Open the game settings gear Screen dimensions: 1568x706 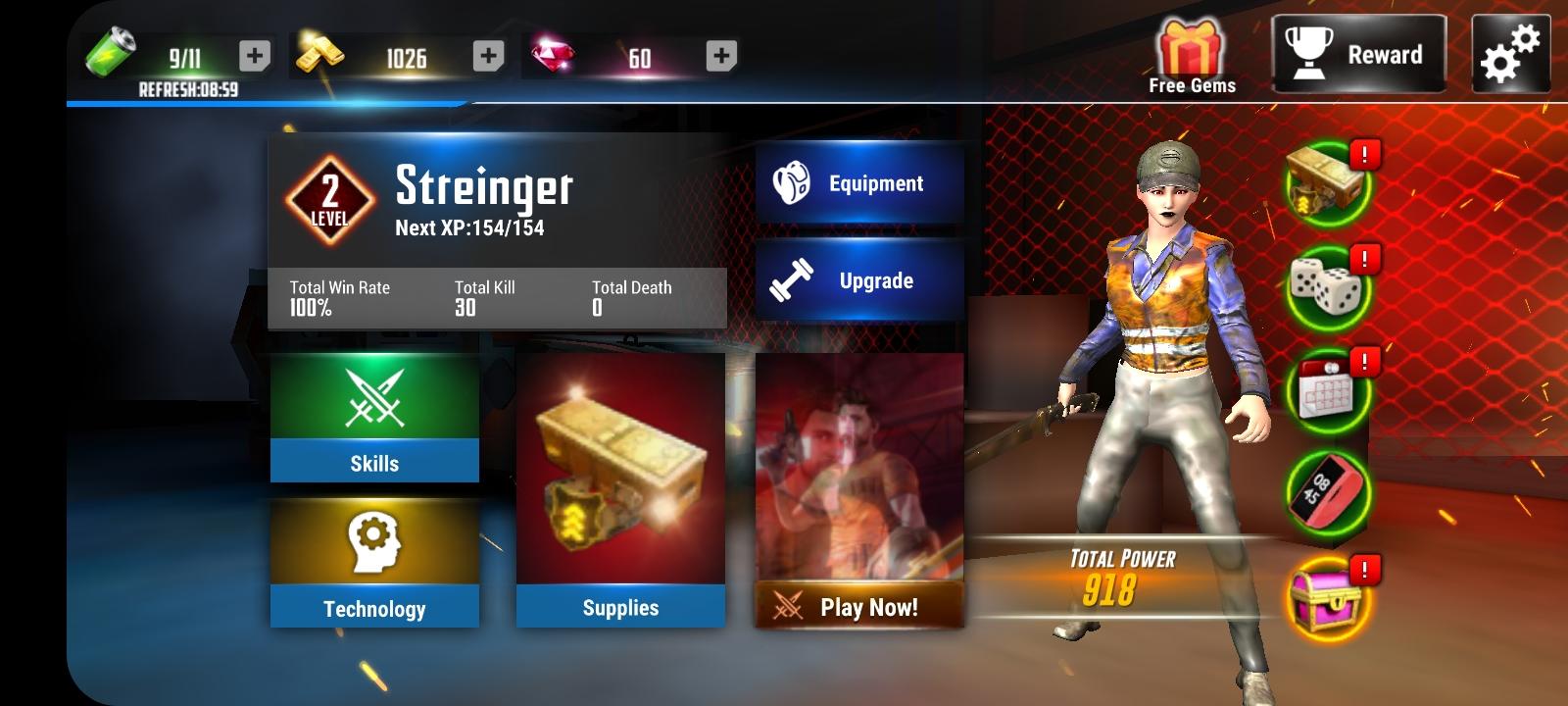1510,52
